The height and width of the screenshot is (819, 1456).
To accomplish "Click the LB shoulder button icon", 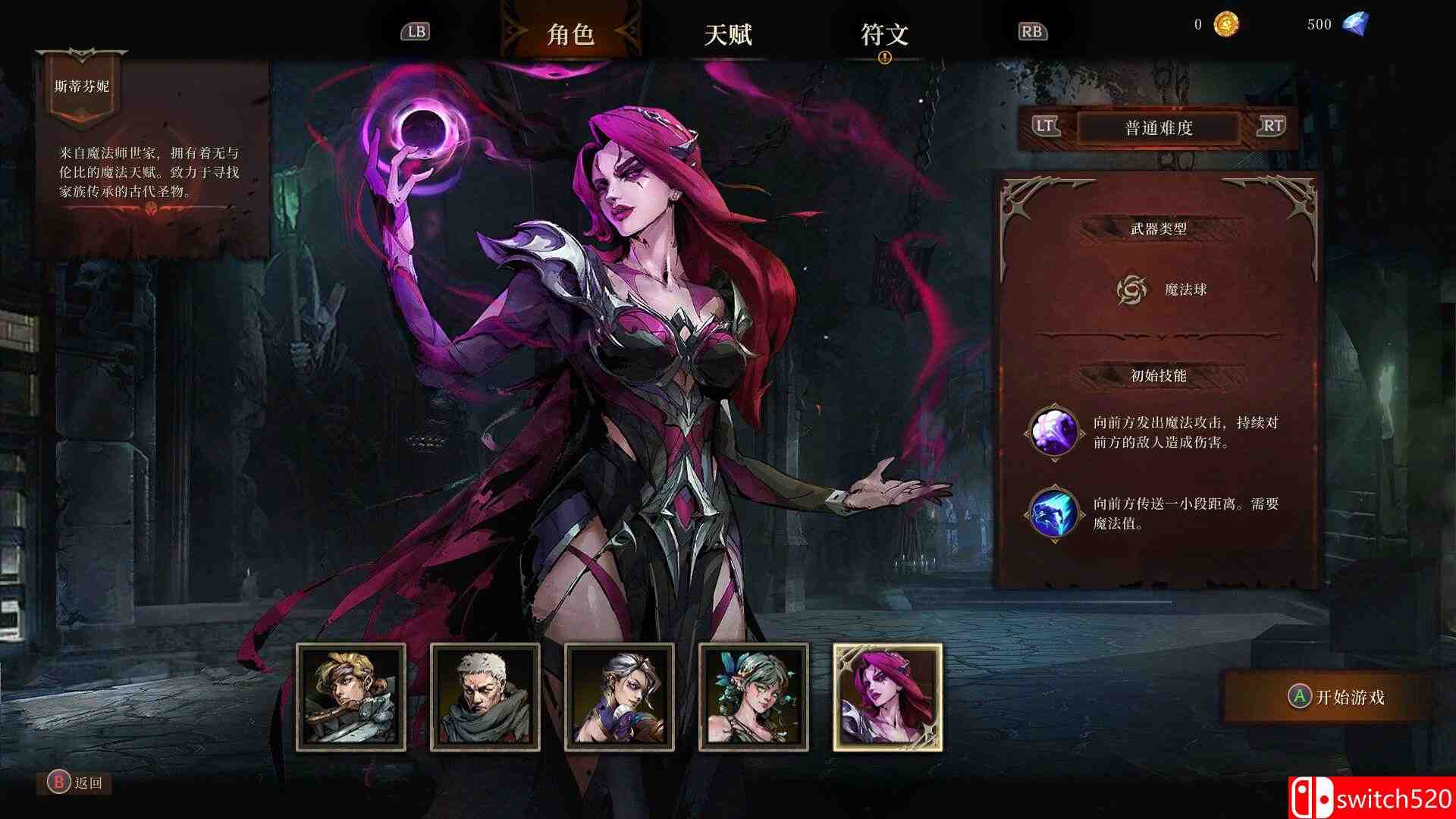I will [416, 32].
